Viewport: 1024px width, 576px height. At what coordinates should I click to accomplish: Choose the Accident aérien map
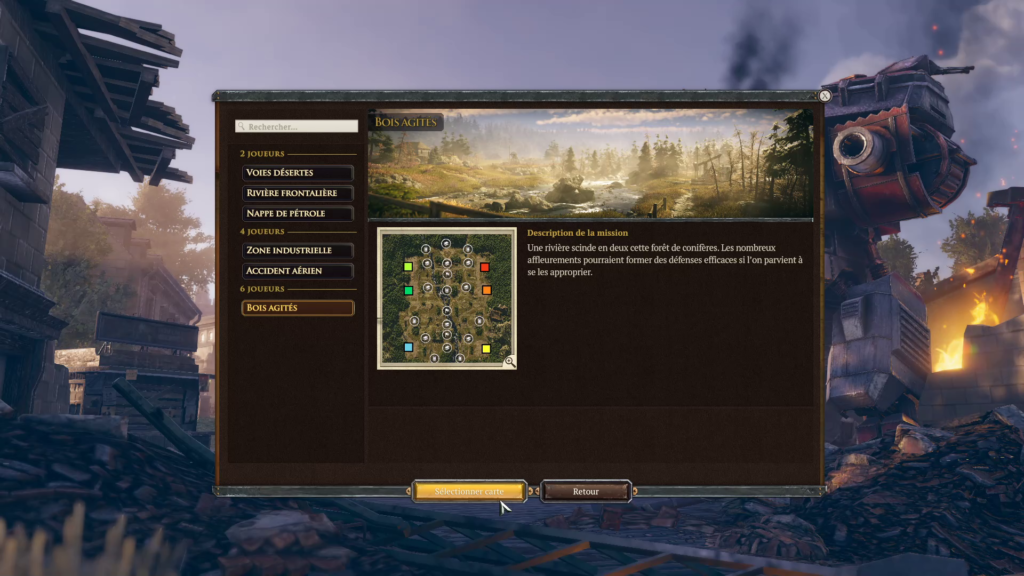pyautogui.click(x=298, y=271)
